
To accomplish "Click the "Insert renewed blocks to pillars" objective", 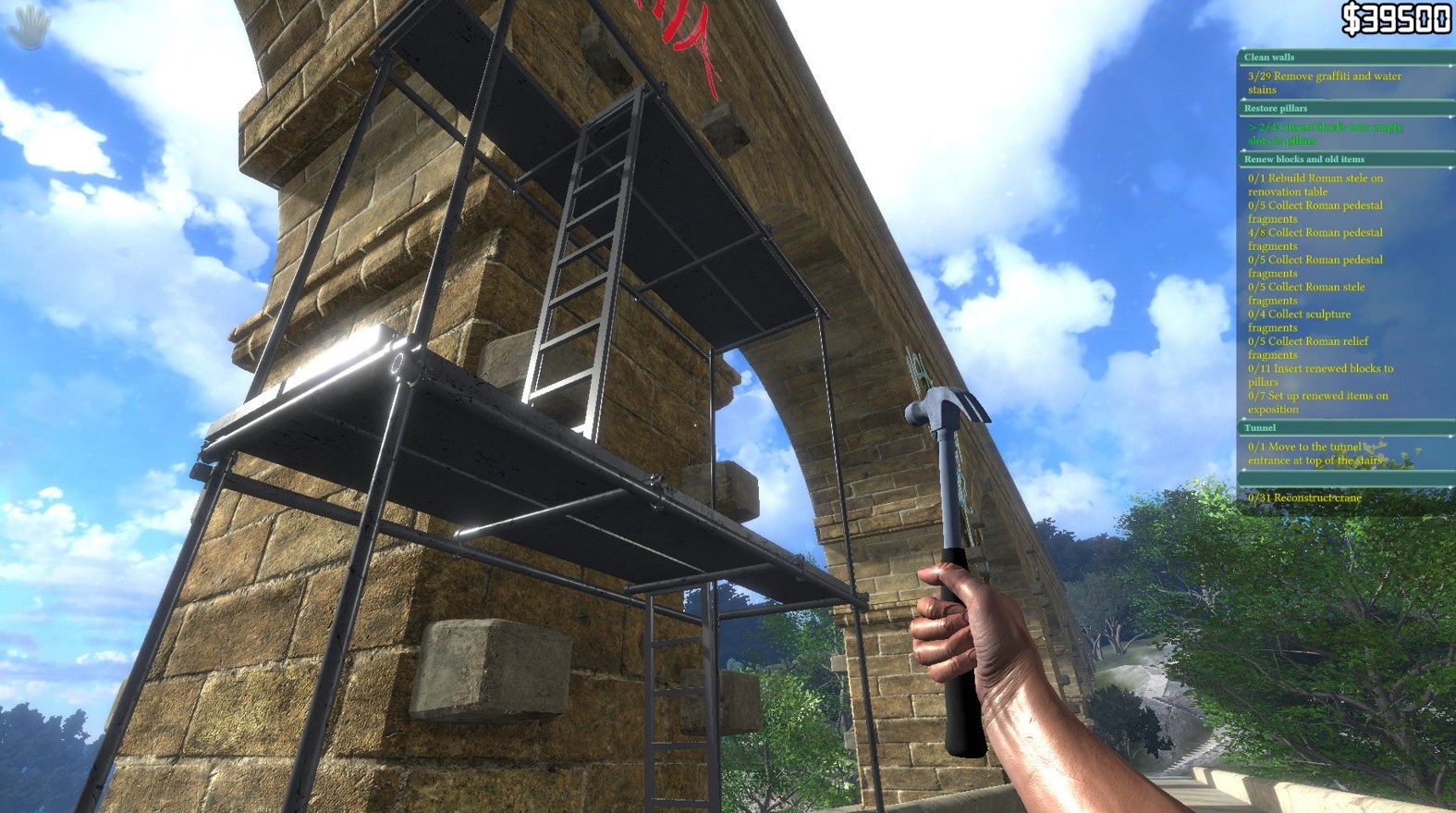I will (1320, 374).
